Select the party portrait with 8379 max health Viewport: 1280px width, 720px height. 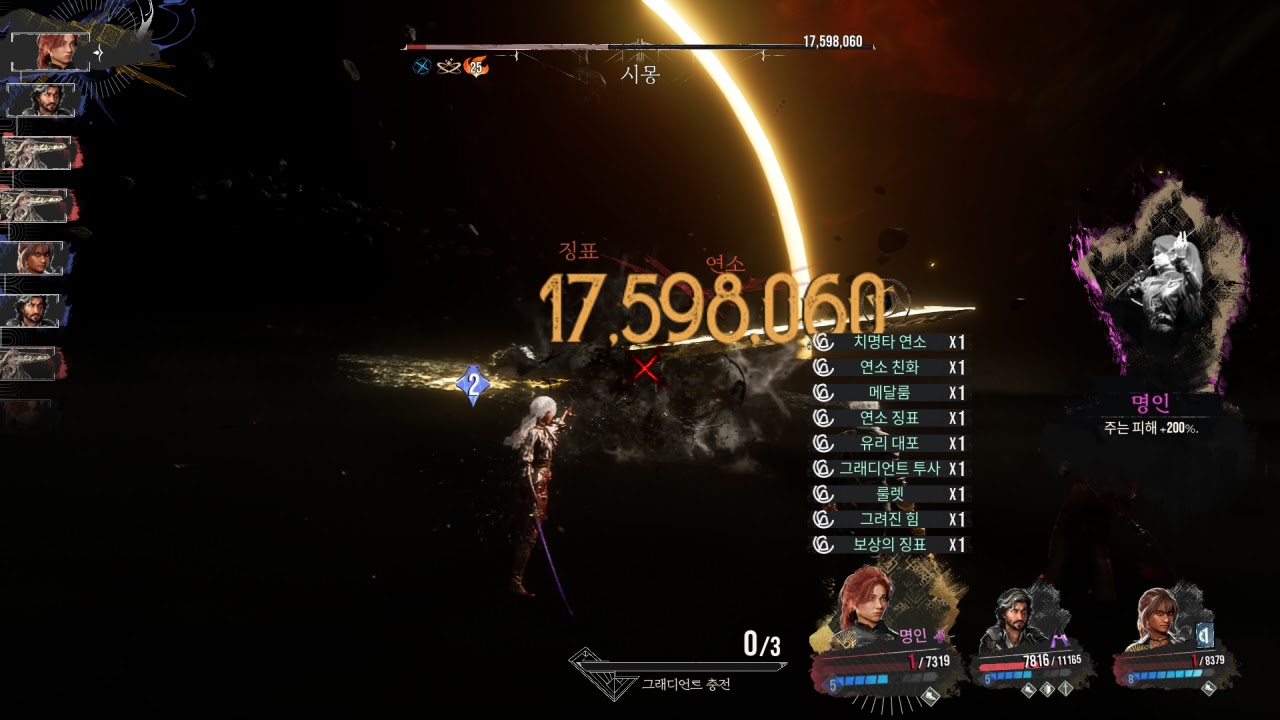coord(1165,620)
